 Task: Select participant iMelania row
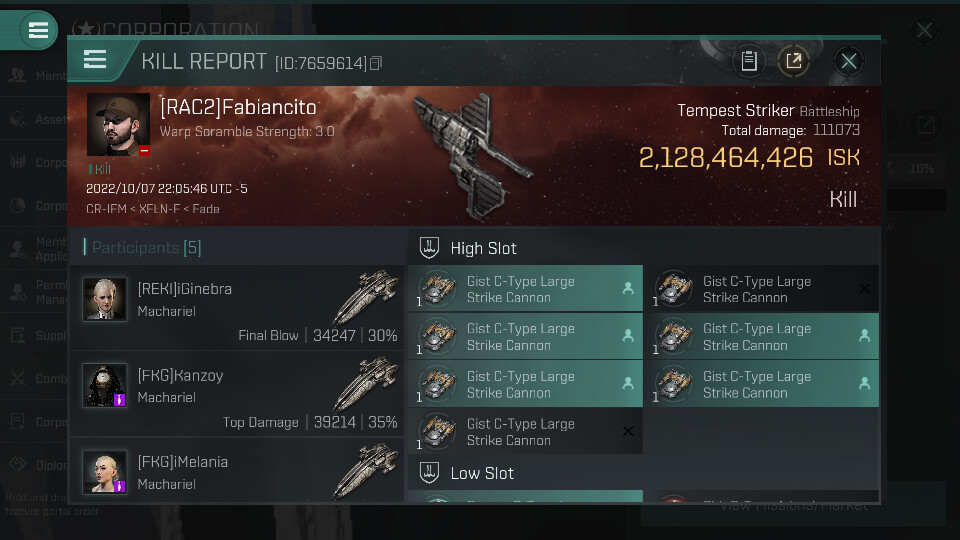(238, 472)
